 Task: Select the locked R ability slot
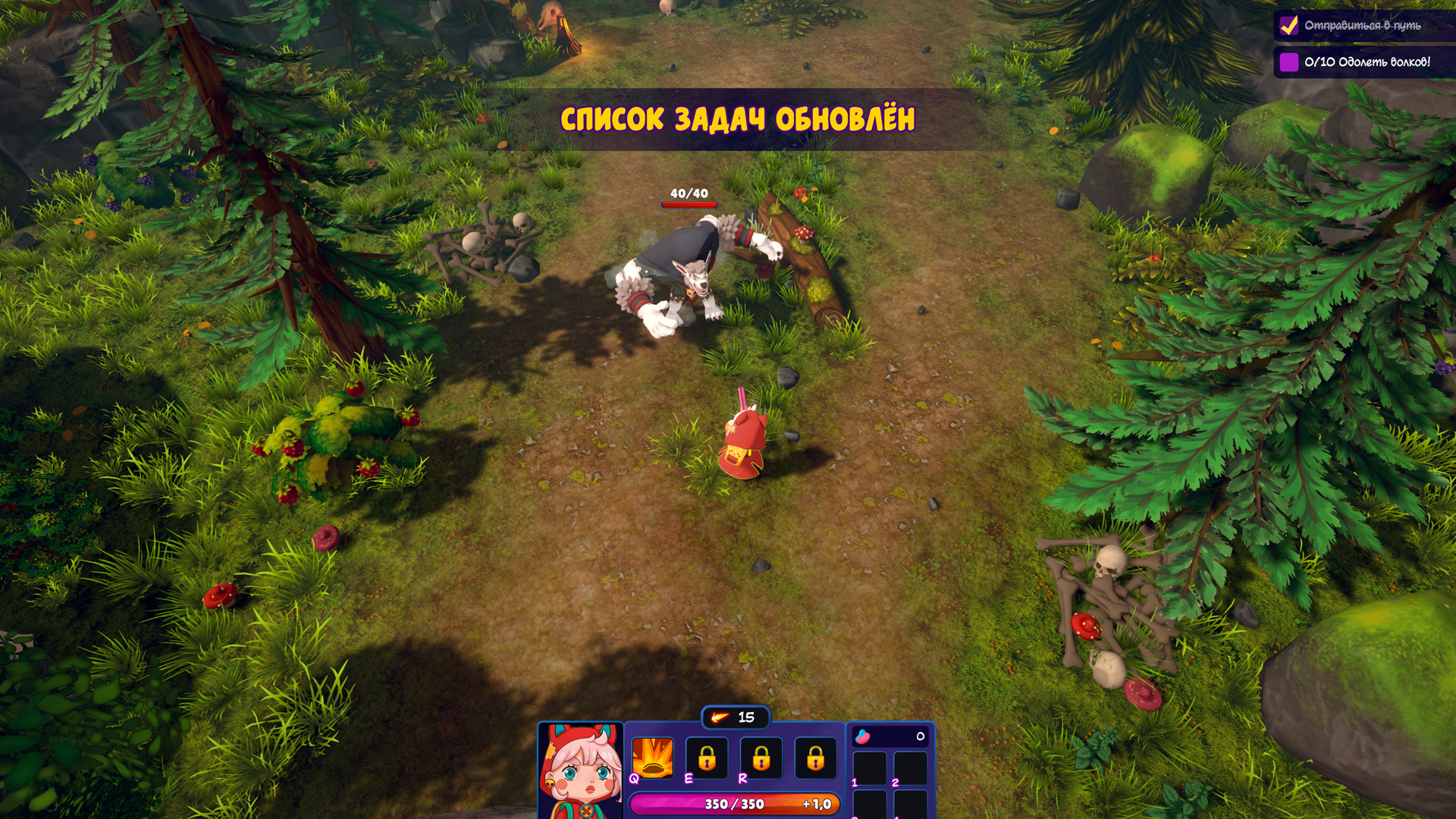click(761, 758)
